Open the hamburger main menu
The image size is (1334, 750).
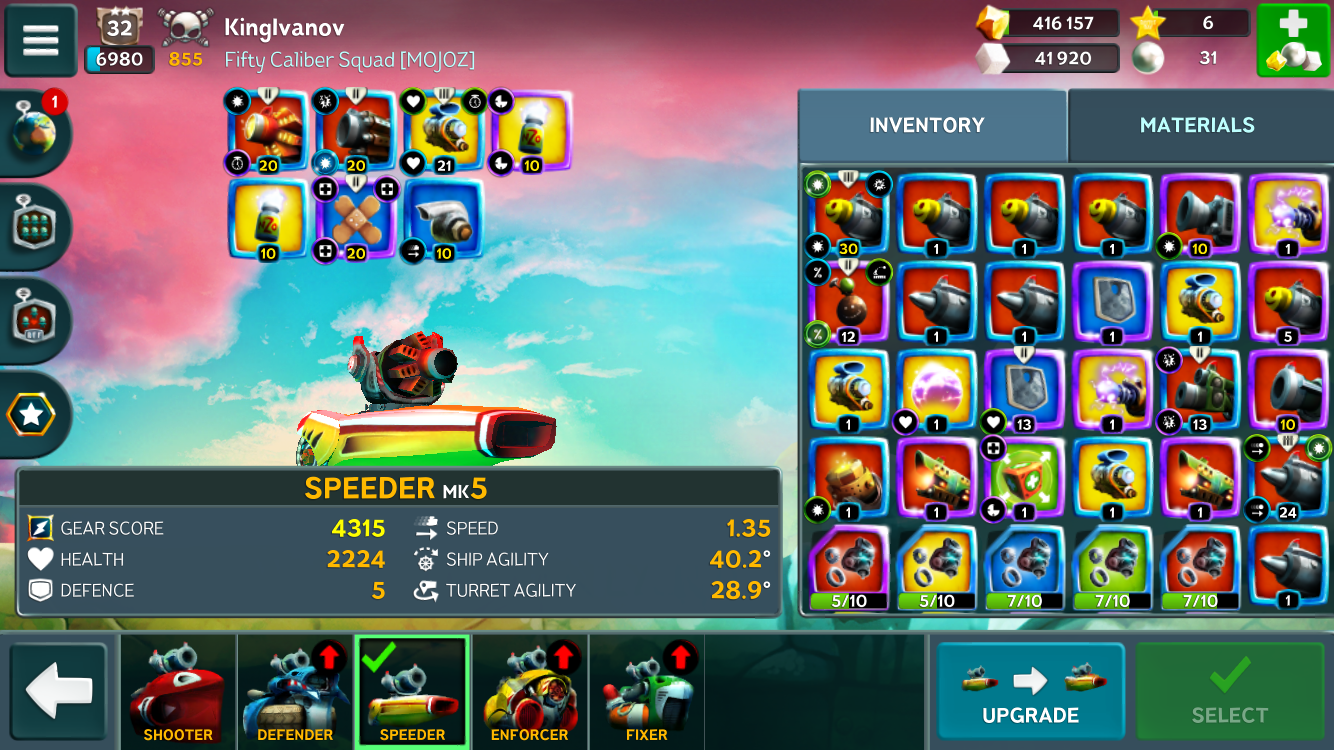point(41,41)
